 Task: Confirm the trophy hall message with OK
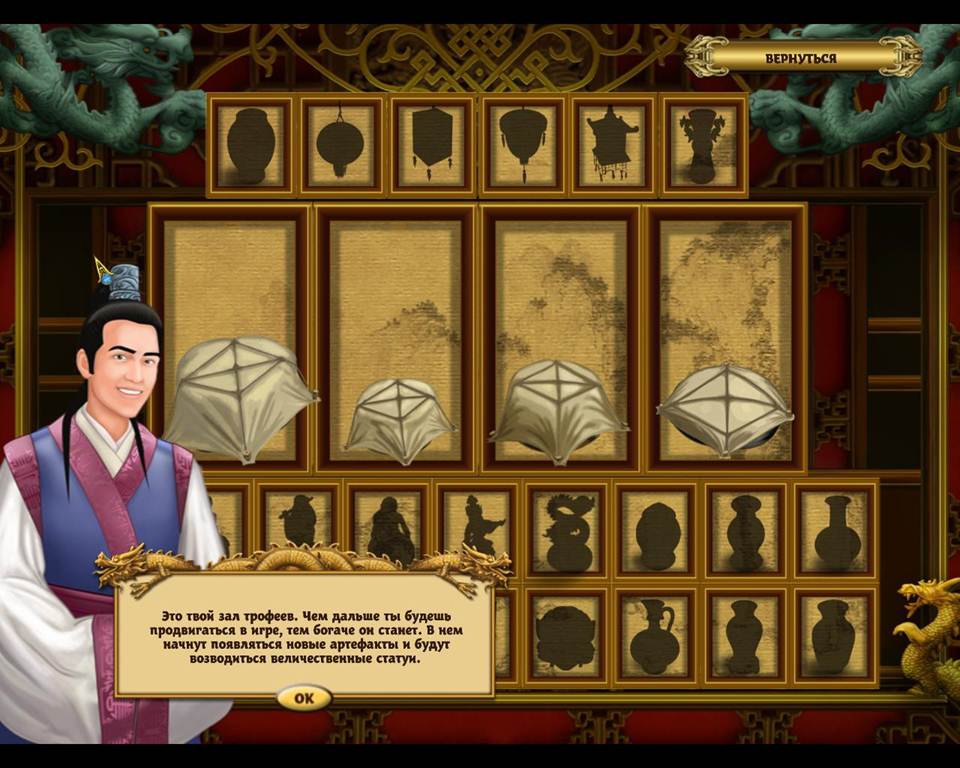(304, 698)
